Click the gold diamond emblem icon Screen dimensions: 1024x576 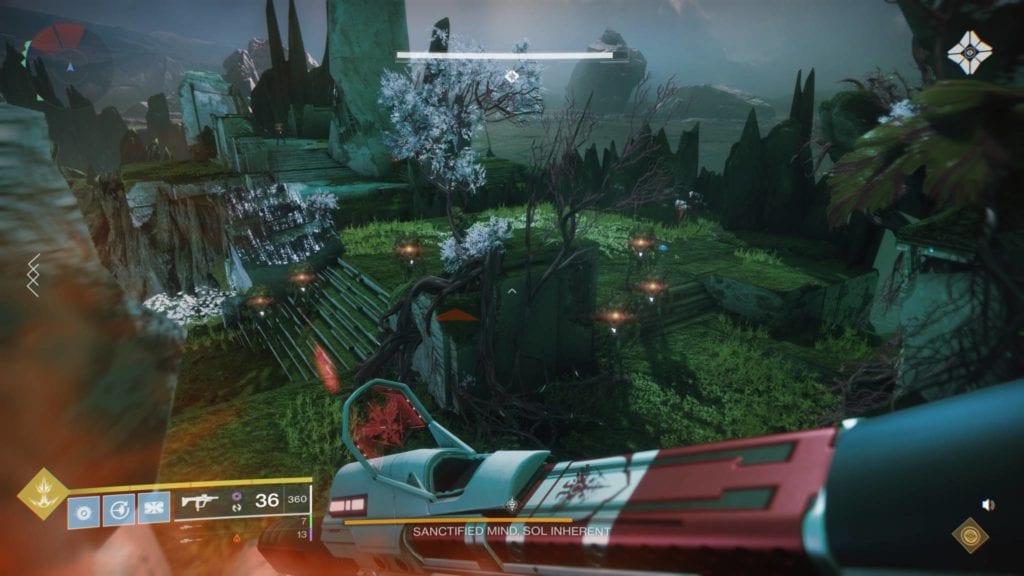(969, 537)
